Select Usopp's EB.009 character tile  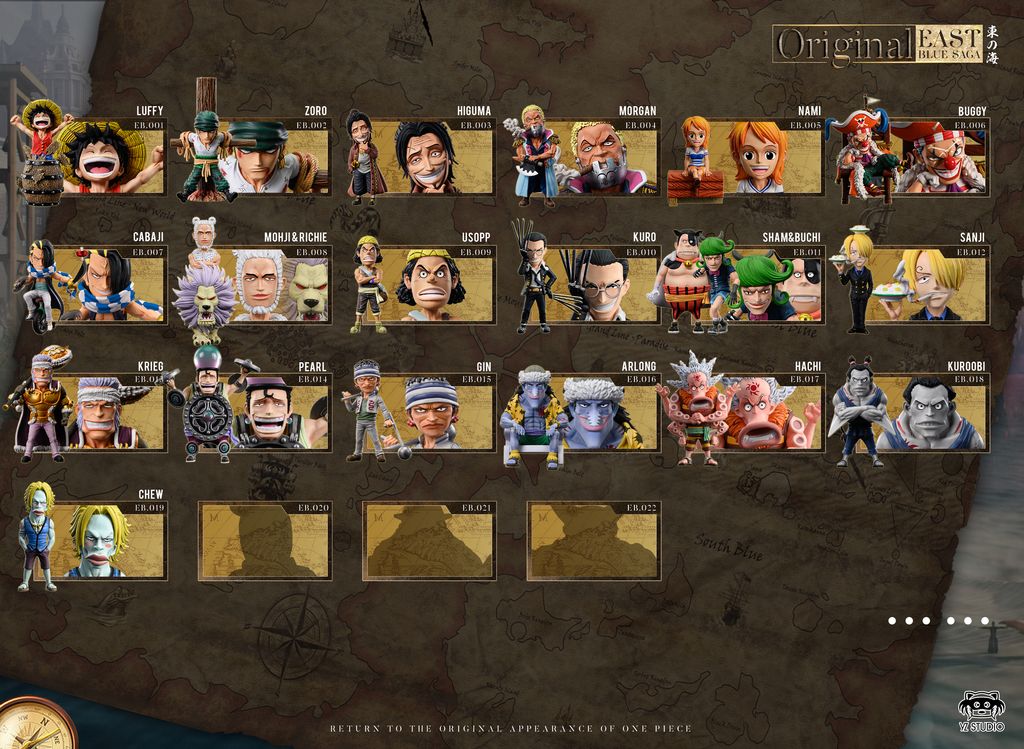point(428,284)
